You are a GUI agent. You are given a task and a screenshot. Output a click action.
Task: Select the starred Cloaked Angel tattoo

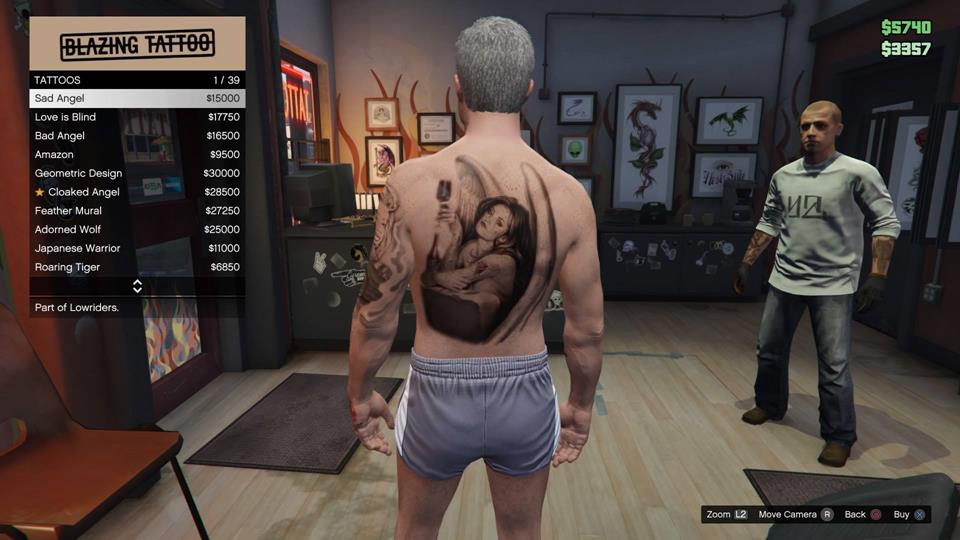click(x=137, y=192)
